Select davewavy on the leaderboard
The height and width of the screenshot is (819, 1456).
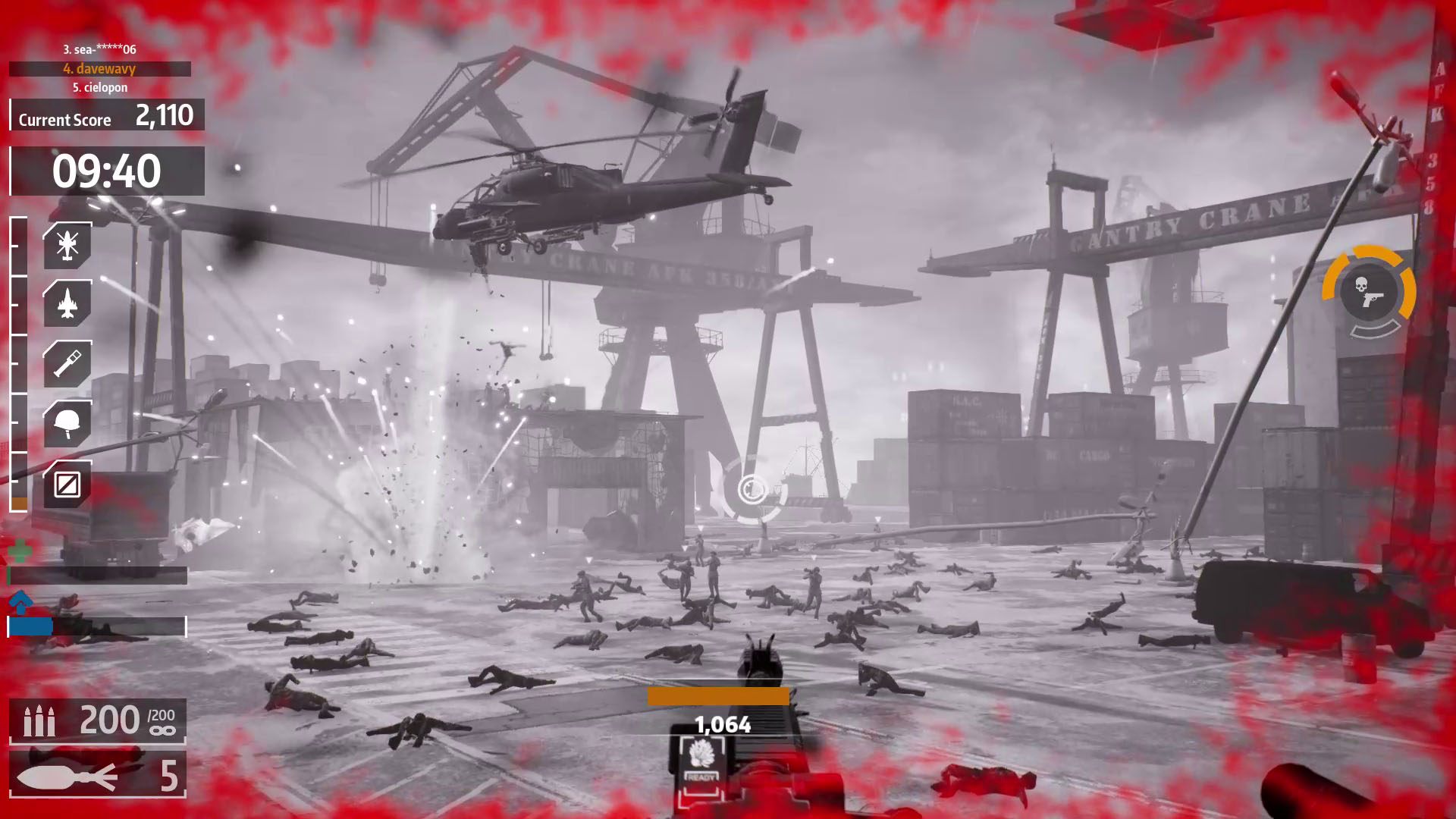[99, 69]
